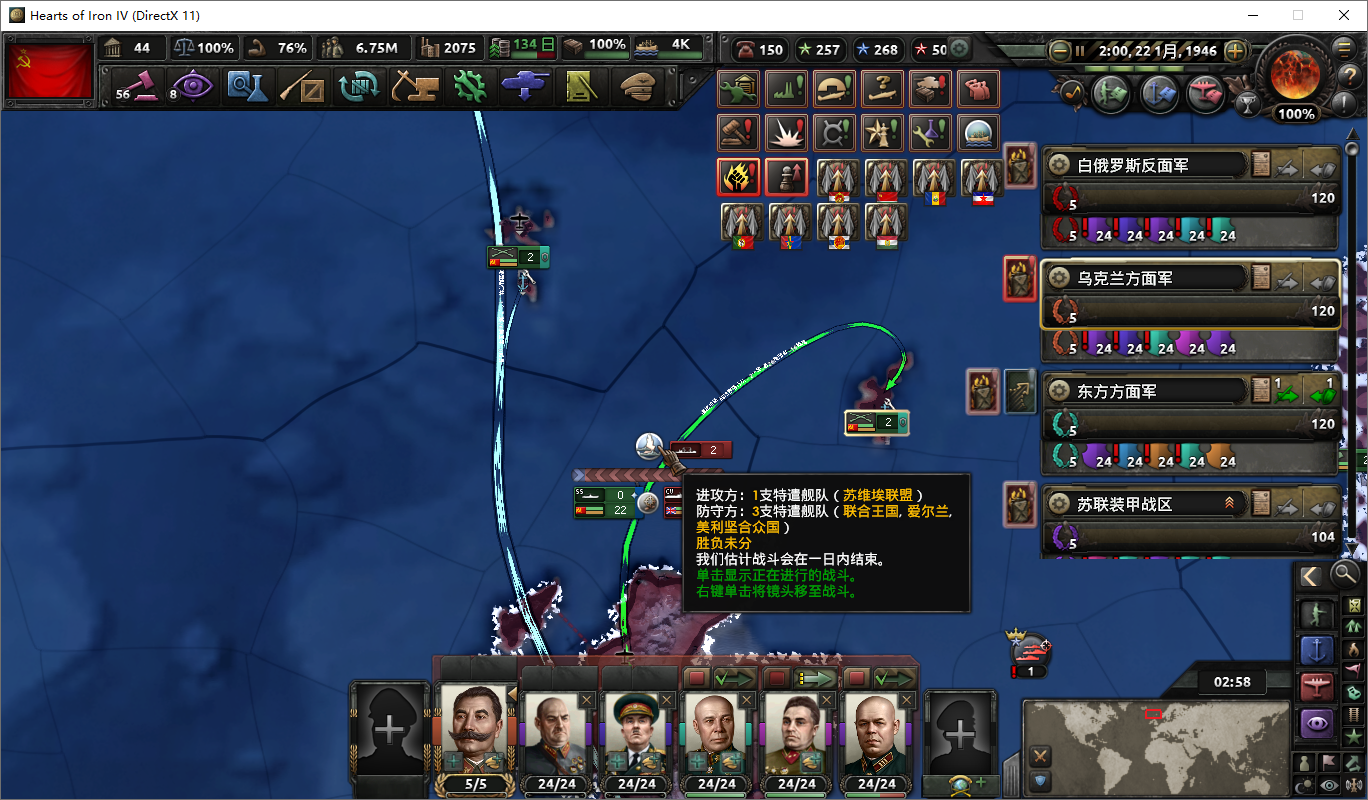Open the game menu hamburger icon top right

pyautogui.click(x=1343, y=48)
